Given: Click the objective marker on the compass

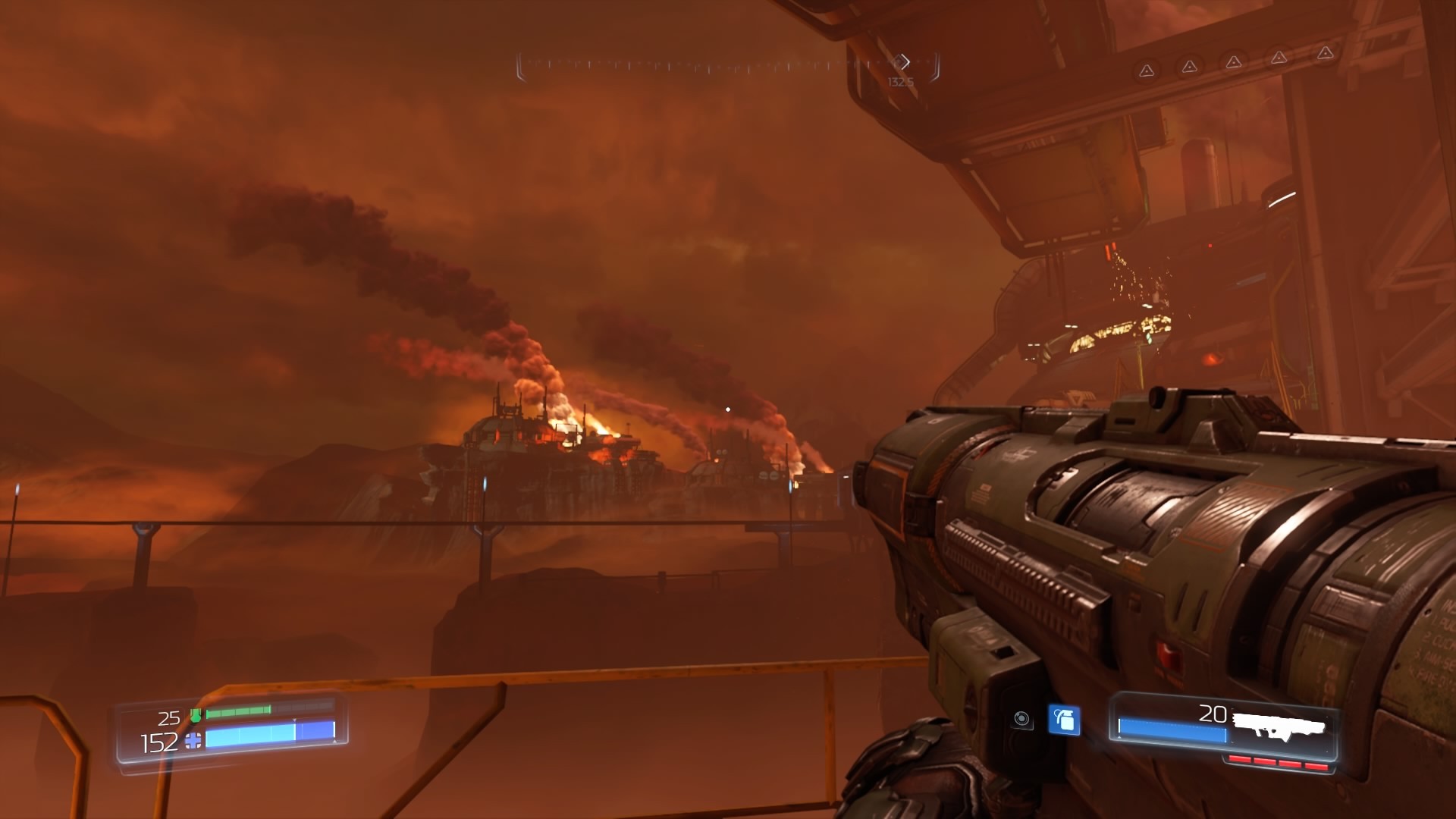Looking at the screenshot, I should (902, 62).
